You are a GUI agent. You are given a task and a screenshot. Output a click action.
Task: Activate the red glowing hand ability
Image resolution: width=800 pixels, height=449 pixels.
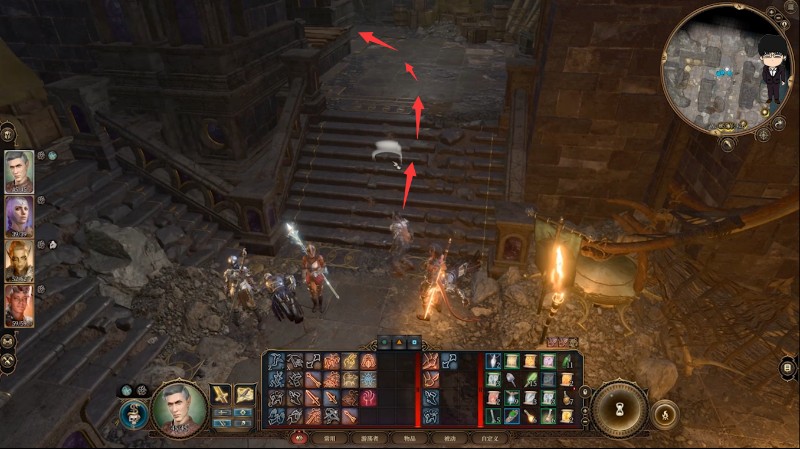click(368, 397)
